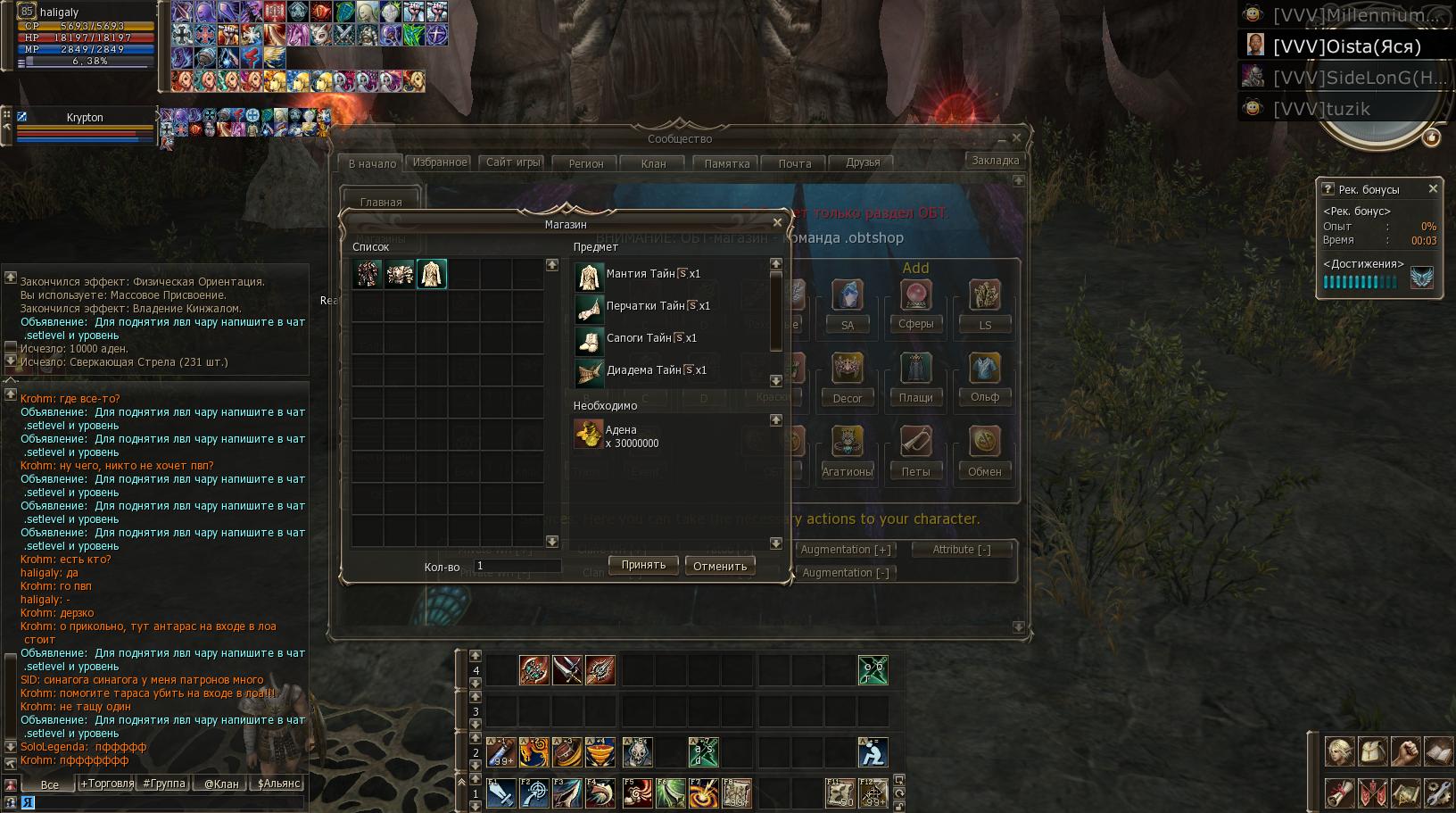1456x813 pixels.
Task: Switch to the Клан tab
Action: click(x=653, y=163)
